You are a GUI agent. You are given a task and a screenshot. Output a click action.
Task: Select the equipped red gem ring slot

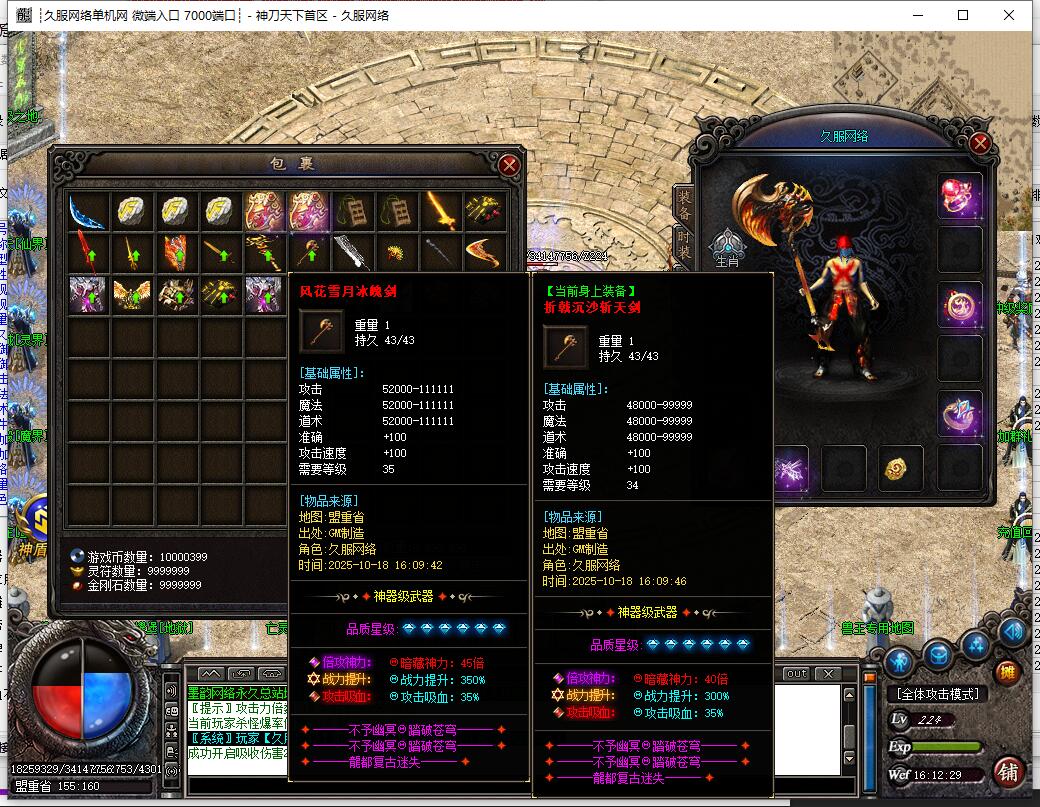(x=959, y=196)
